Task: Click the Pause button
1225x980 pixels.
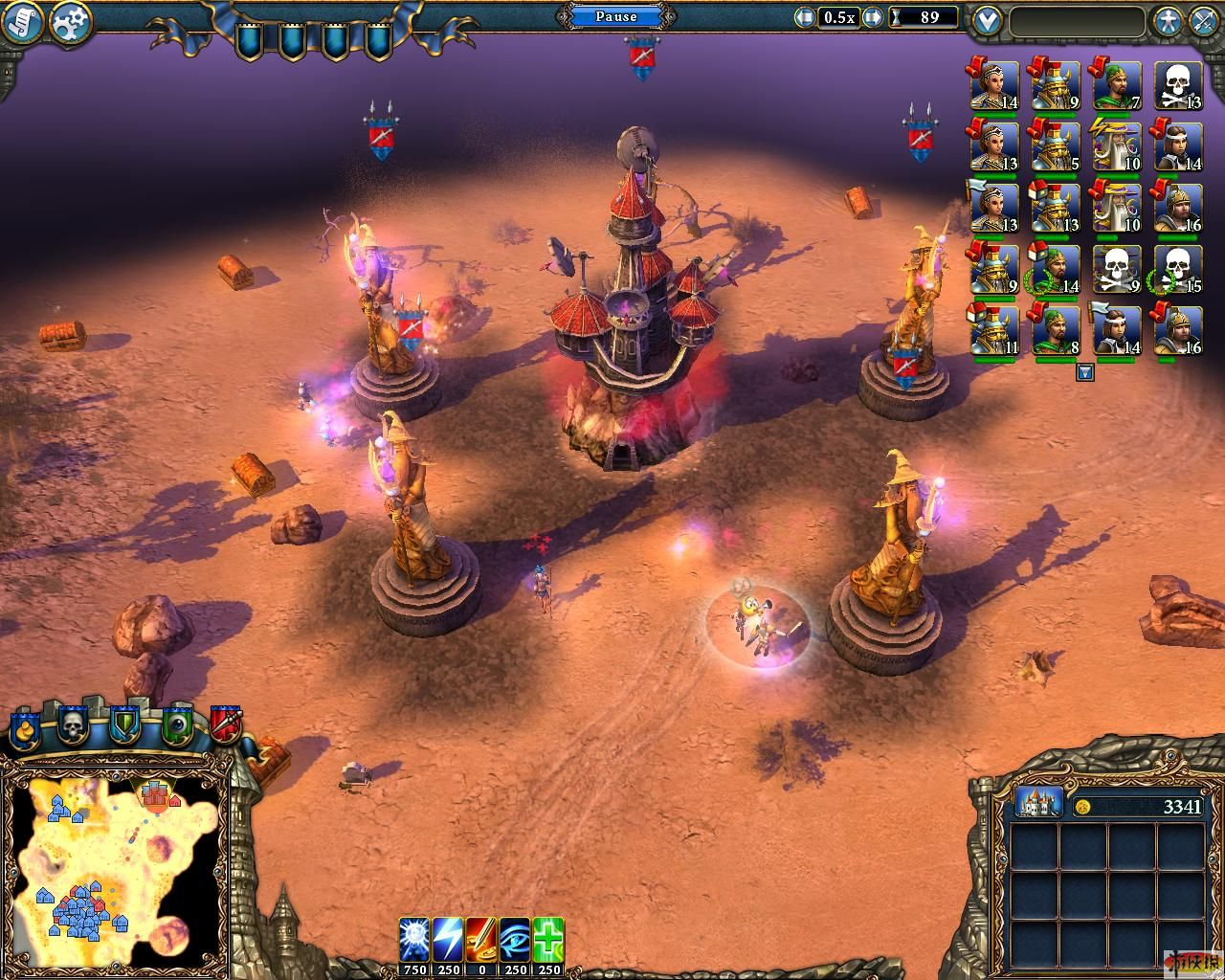Action: (615, 16)
